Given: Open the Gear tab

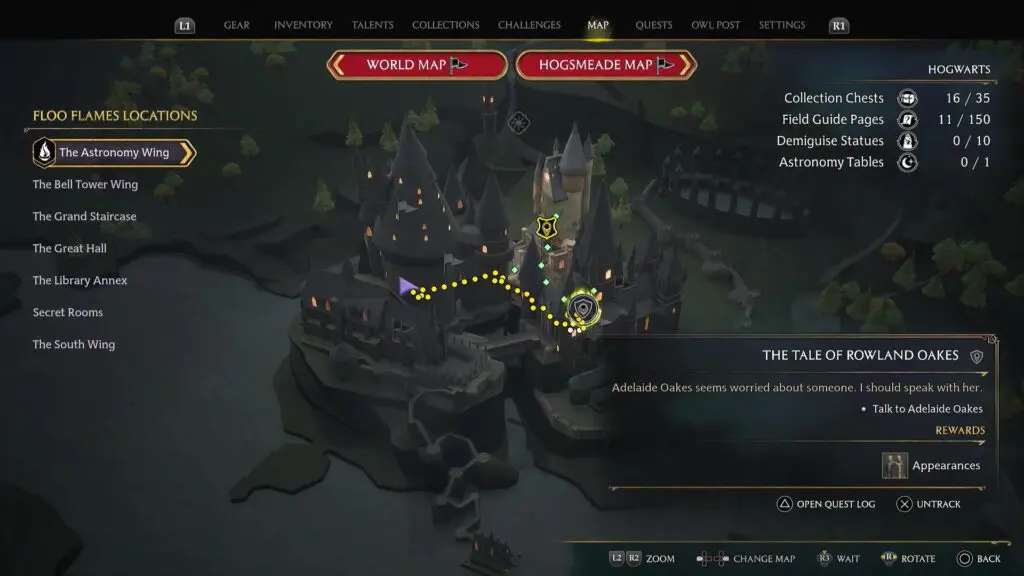Looking at the screenshot, I should 237,25.
